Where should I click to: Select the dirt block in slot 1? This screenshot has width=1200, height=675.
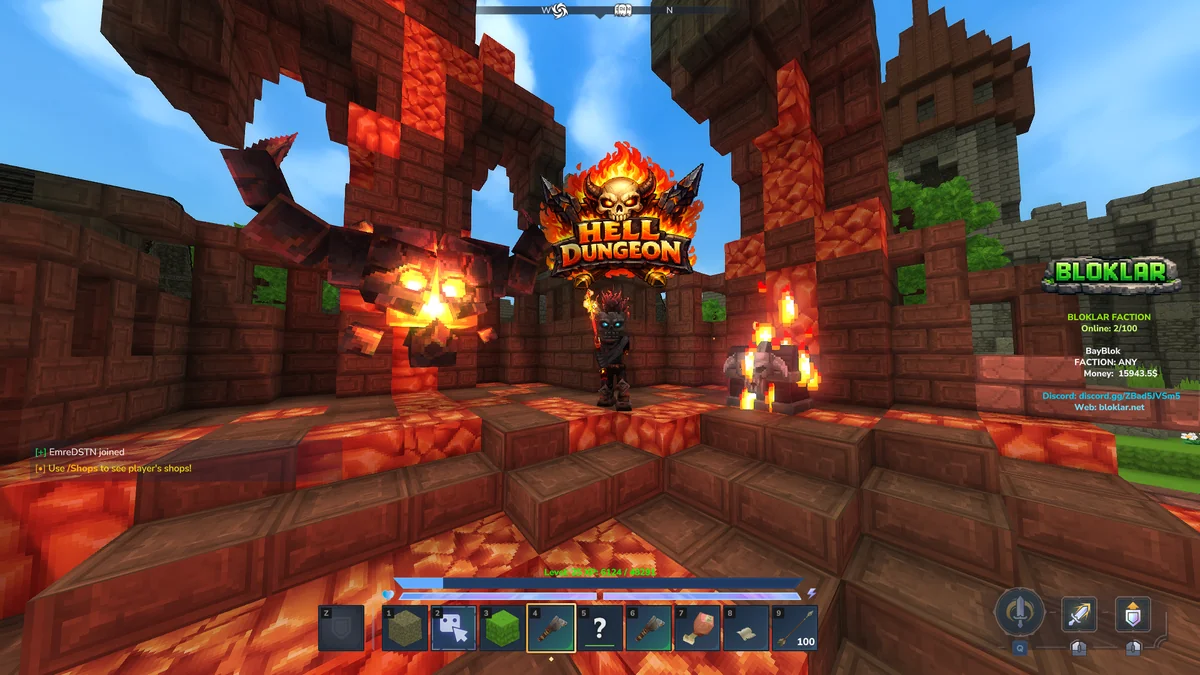405,628
